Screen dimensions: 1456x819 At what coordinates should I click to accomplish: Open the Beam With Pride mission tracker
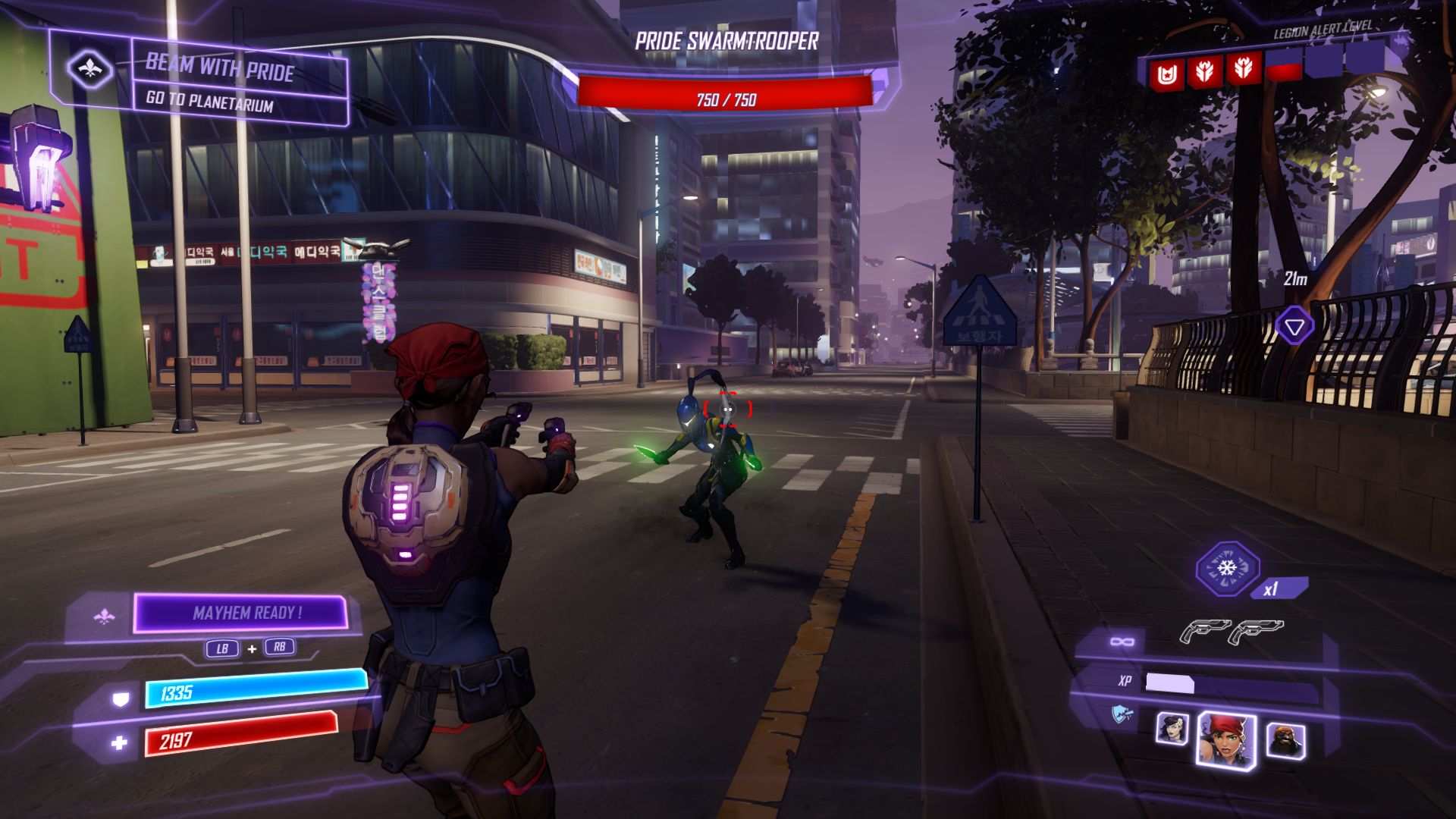(220, 67)
